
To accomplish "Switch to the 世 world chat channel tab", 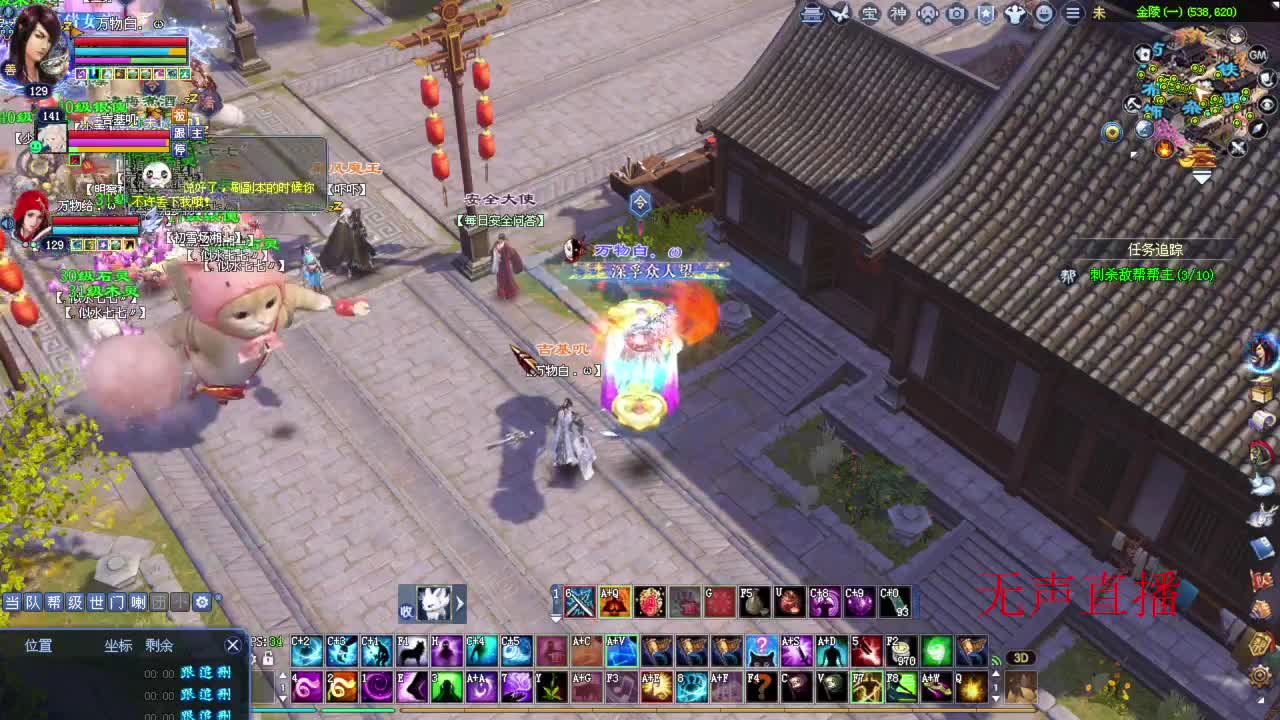I will [98, 600].
